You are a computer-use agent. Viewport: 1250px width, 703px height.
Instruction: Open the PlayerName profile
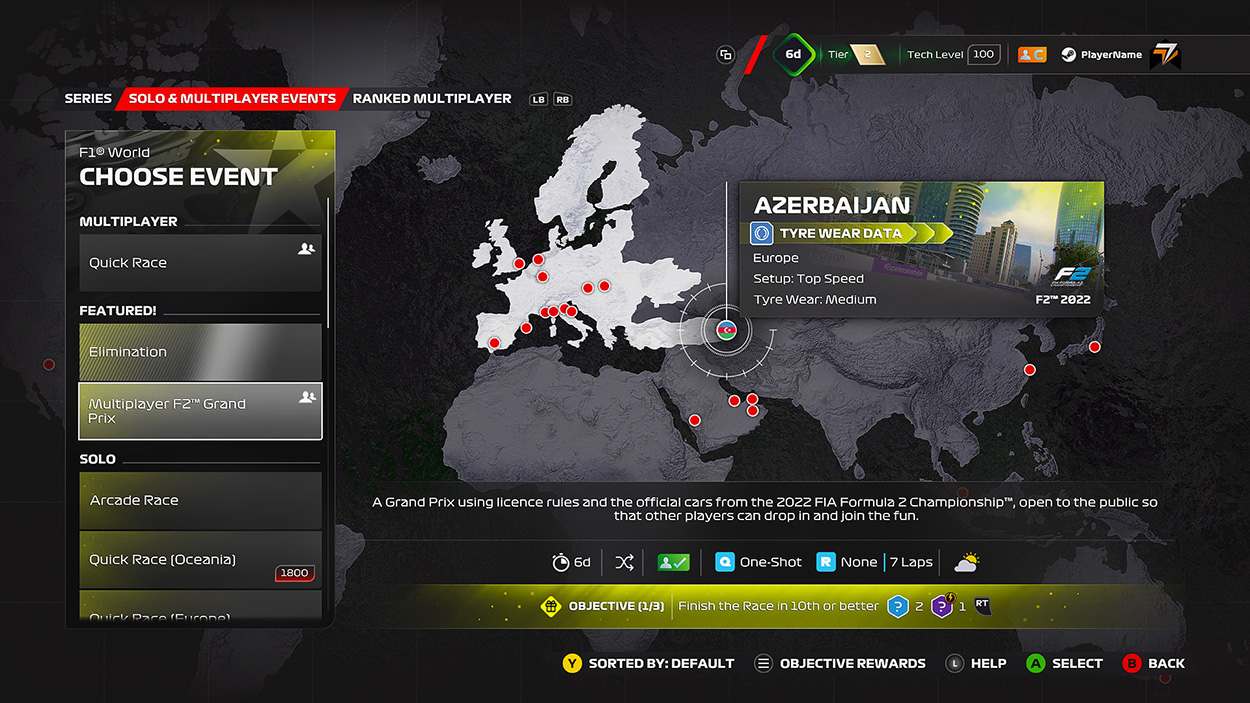coord(1111,55)
